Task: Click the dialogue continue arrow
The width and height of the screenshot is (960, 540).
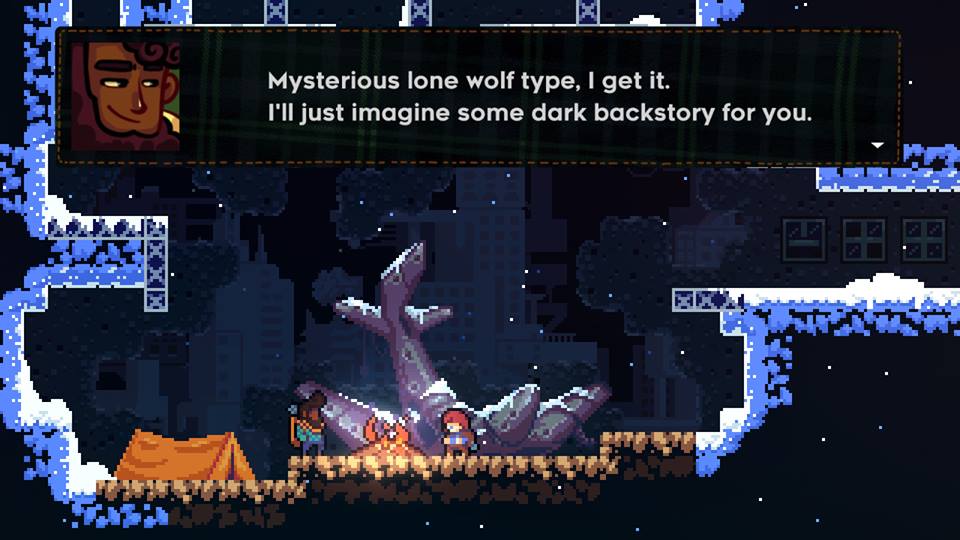Action: (x=878, y=146)
